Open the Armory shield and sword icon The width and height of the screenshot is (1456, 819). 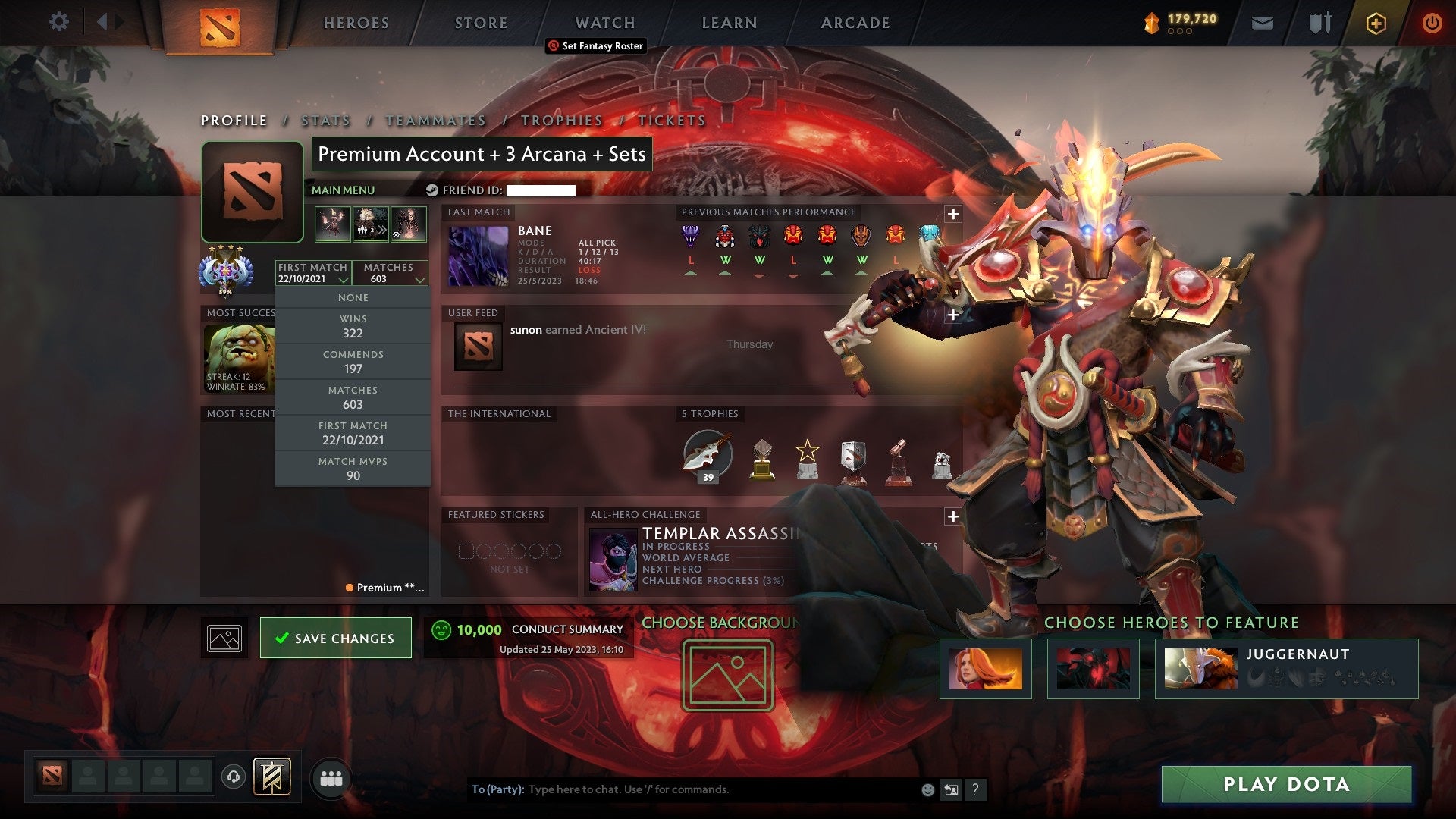[x=1319, y=22]
